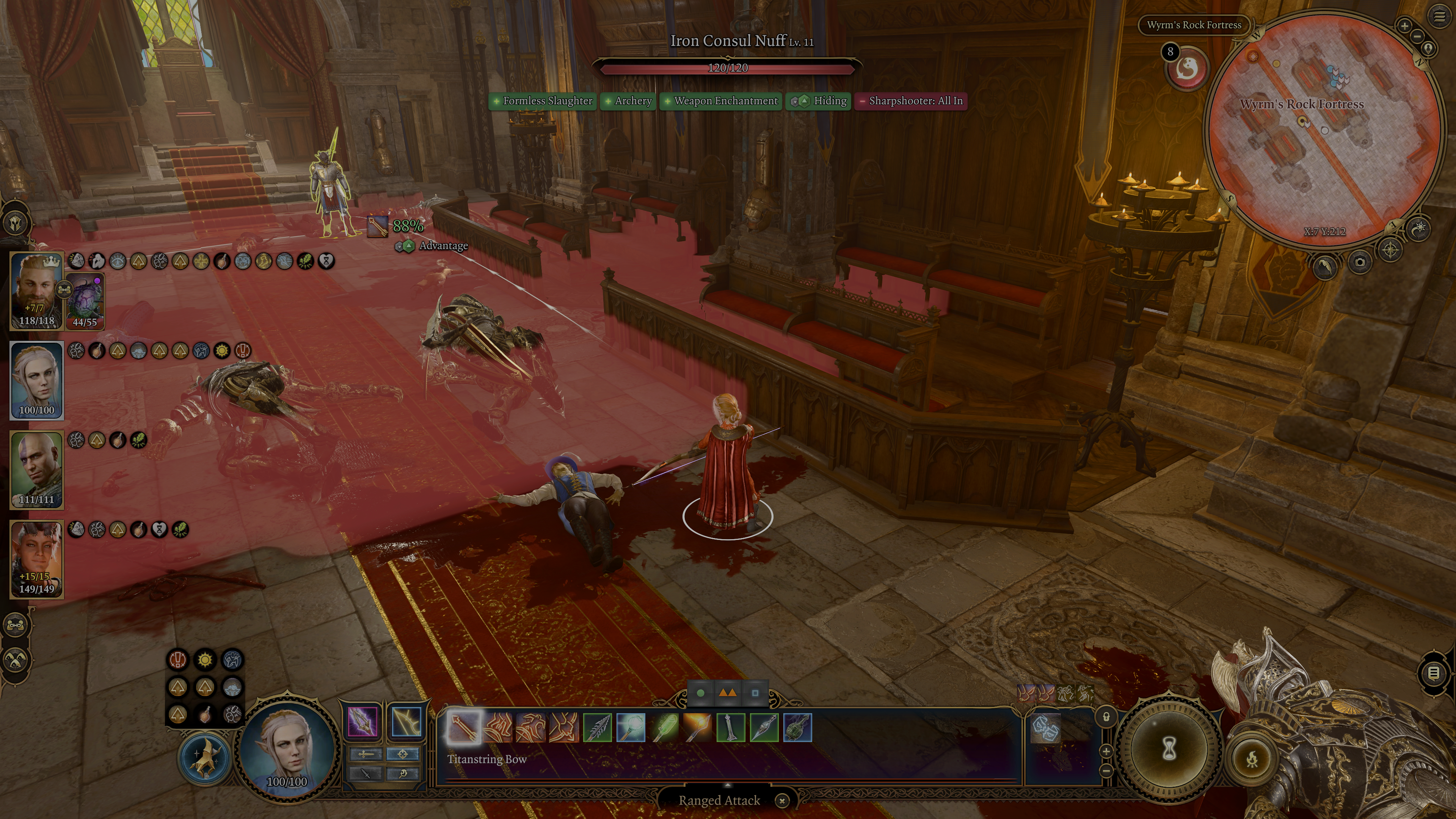Screen dimensions: 1456x819
Task: Zoom out on the minimap
Action: (x=1417, y=37)
